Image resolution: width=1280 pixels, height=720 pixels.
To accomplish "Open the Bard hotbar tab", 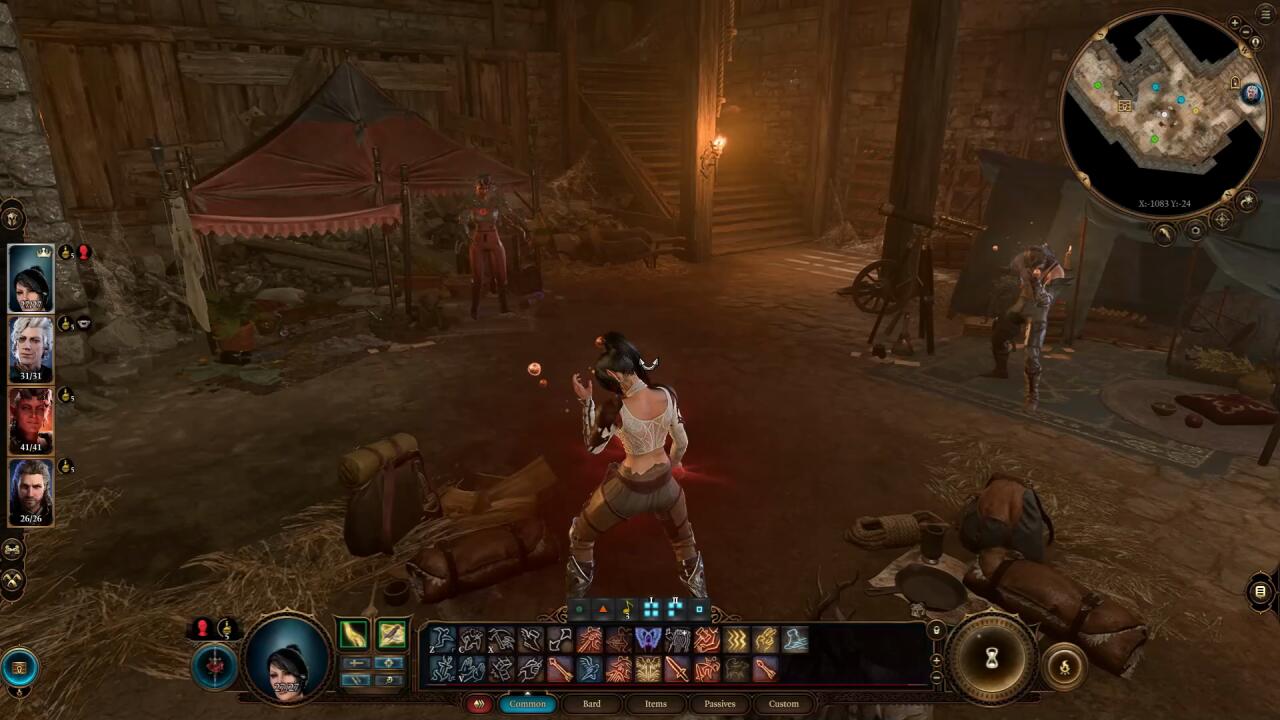I will (592, 704).
